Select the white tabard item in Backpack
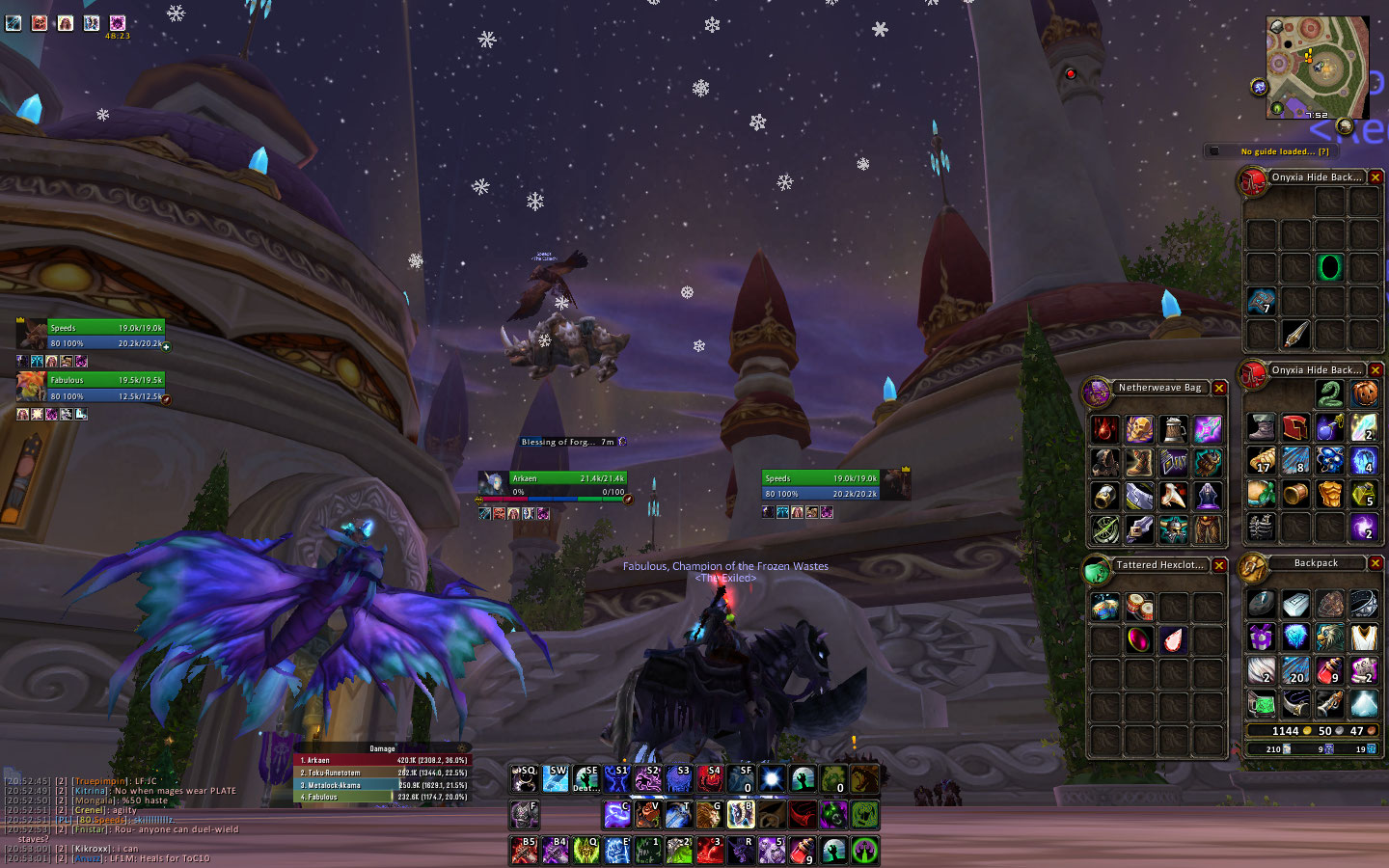 (x=1363, y=637)
